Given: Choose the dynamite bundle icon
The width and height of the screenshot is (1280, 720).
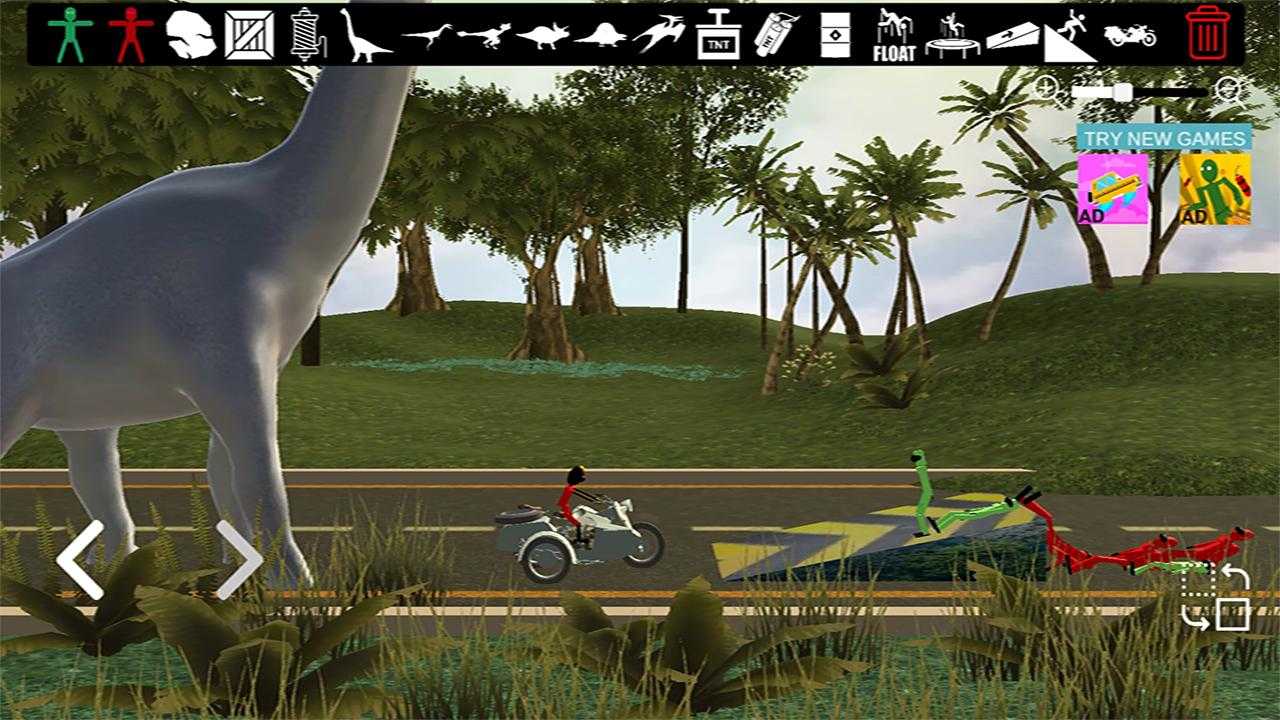Looking at the screenshot, I should pos(776,34).
